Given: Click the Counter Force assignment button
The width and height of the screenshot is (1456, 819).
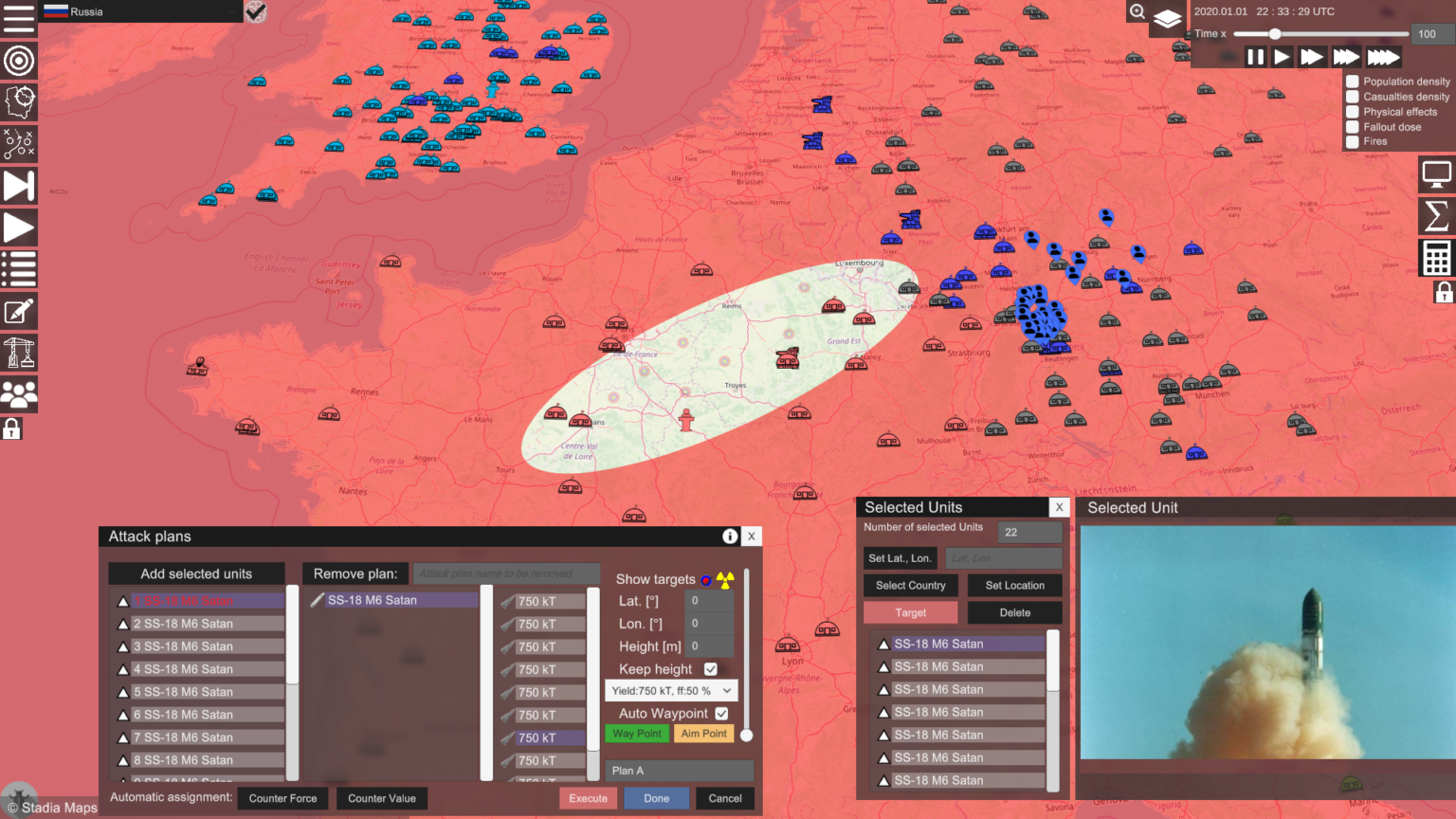Looking at the screenshot, I should (282, 798).
